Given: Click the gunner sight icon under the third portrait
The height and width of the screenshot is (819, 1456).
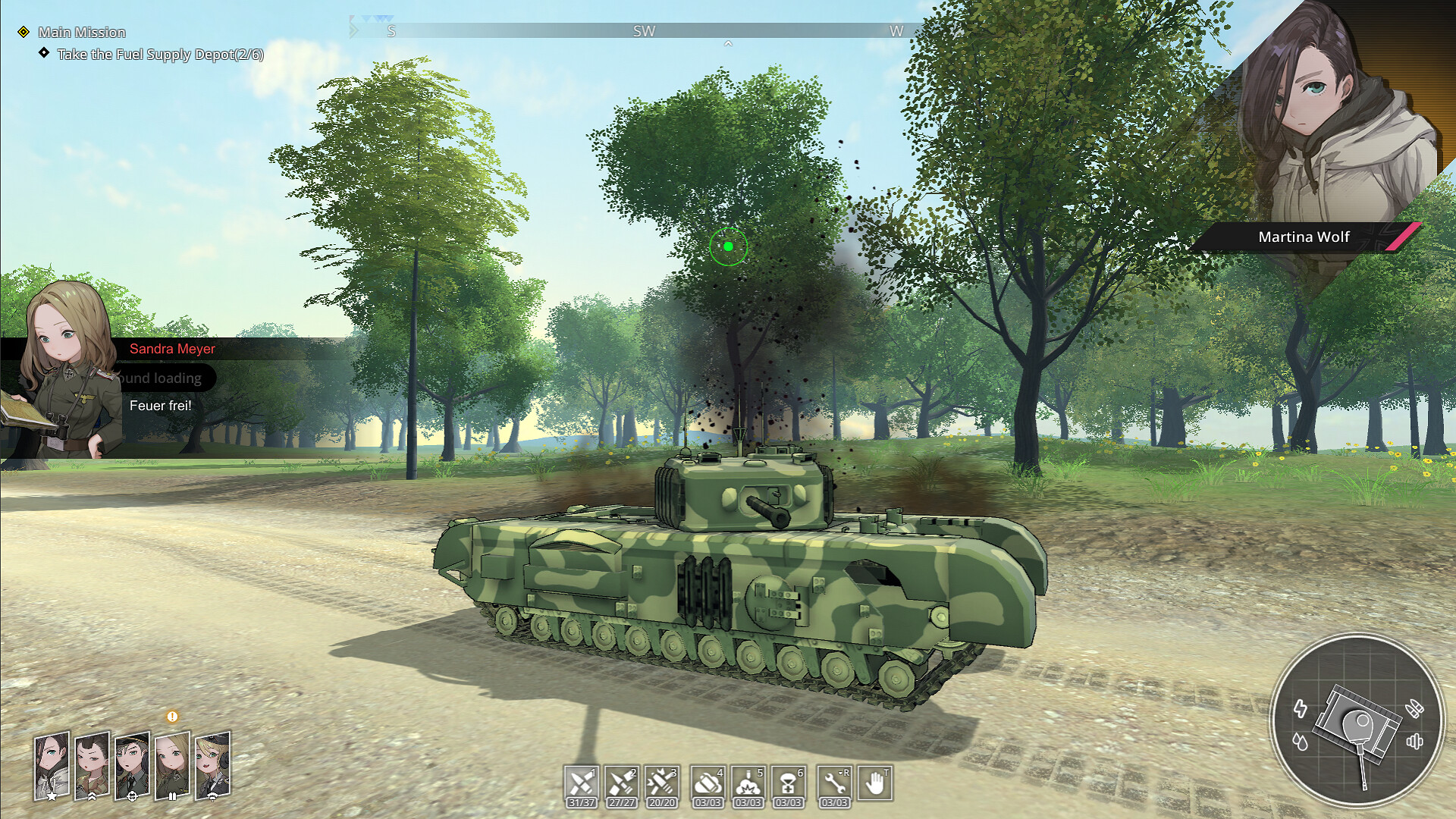Looking at the screenshot, I should 133,796.
